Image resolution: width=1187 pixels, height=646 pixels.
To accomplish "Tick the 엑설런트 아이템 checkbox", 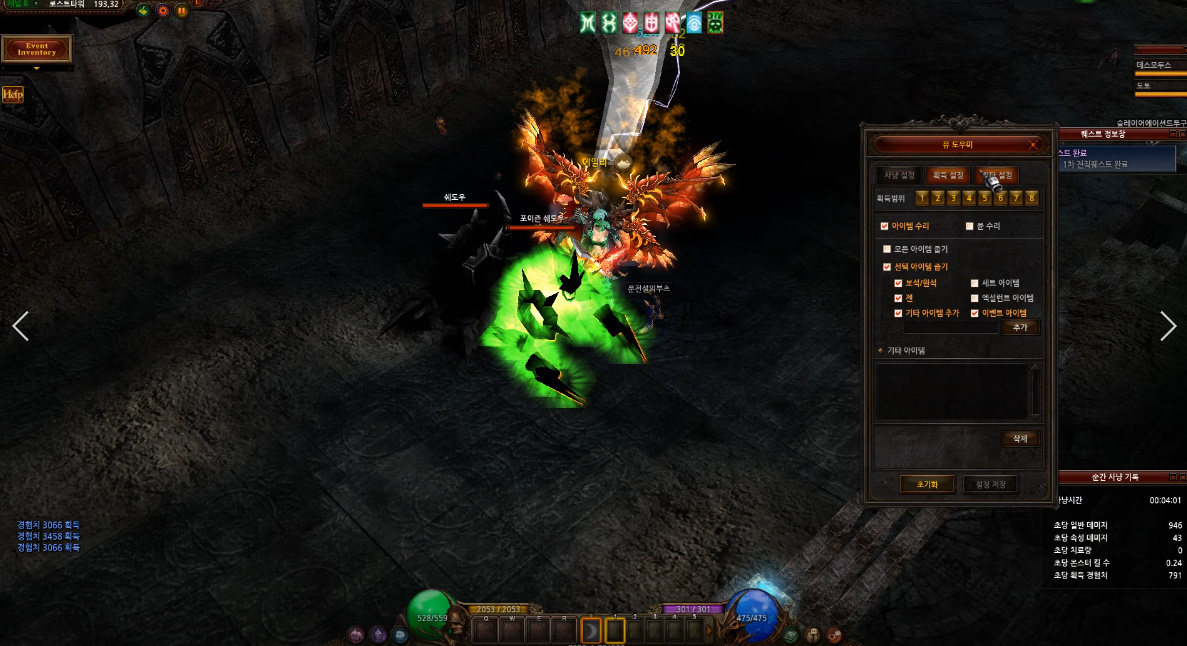I will 975,298.
